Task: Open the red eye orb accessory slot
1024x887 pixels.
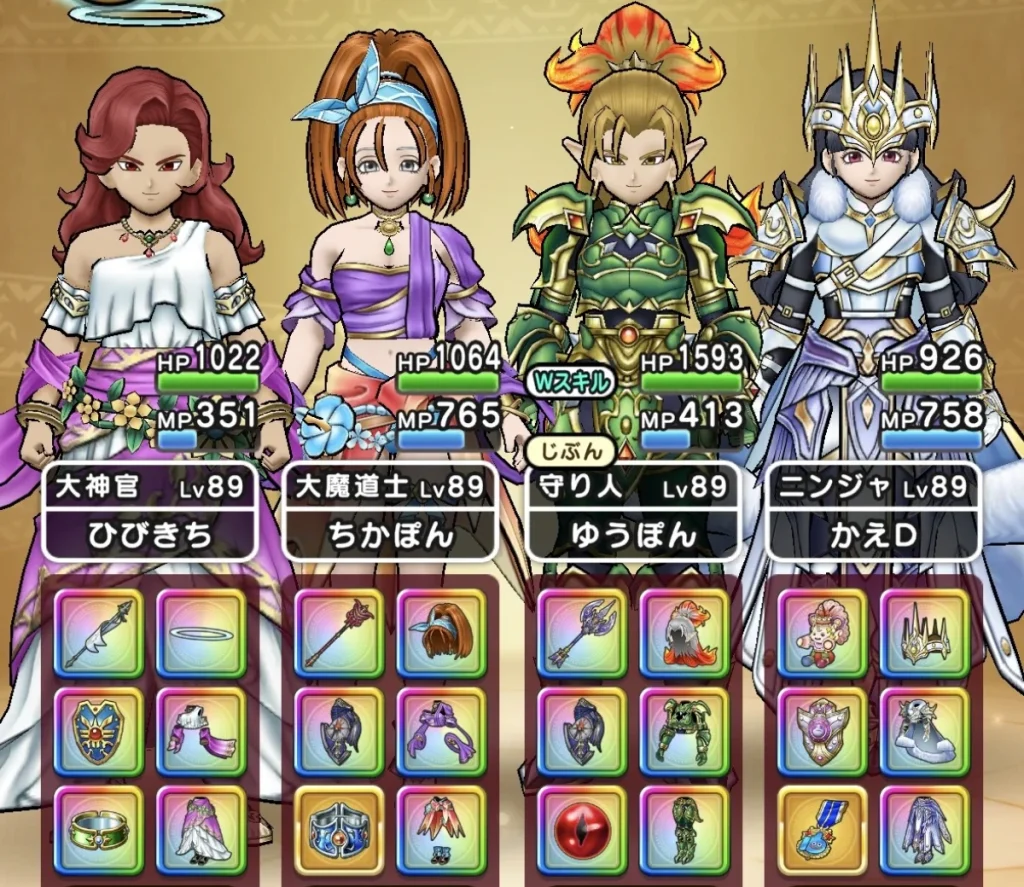Action: pos(583,831)
